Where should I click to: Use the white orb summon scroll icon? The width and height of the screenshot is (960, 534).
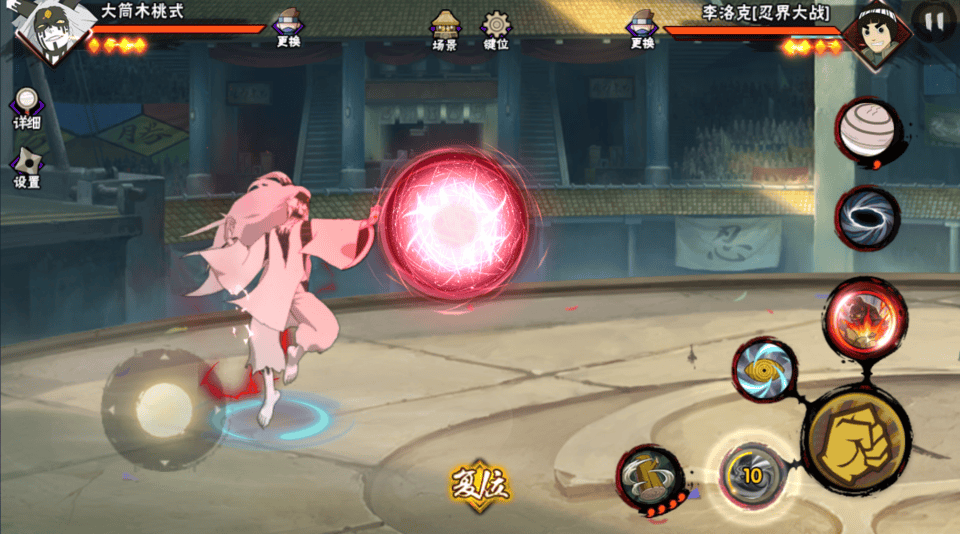(x=867, y=132)
